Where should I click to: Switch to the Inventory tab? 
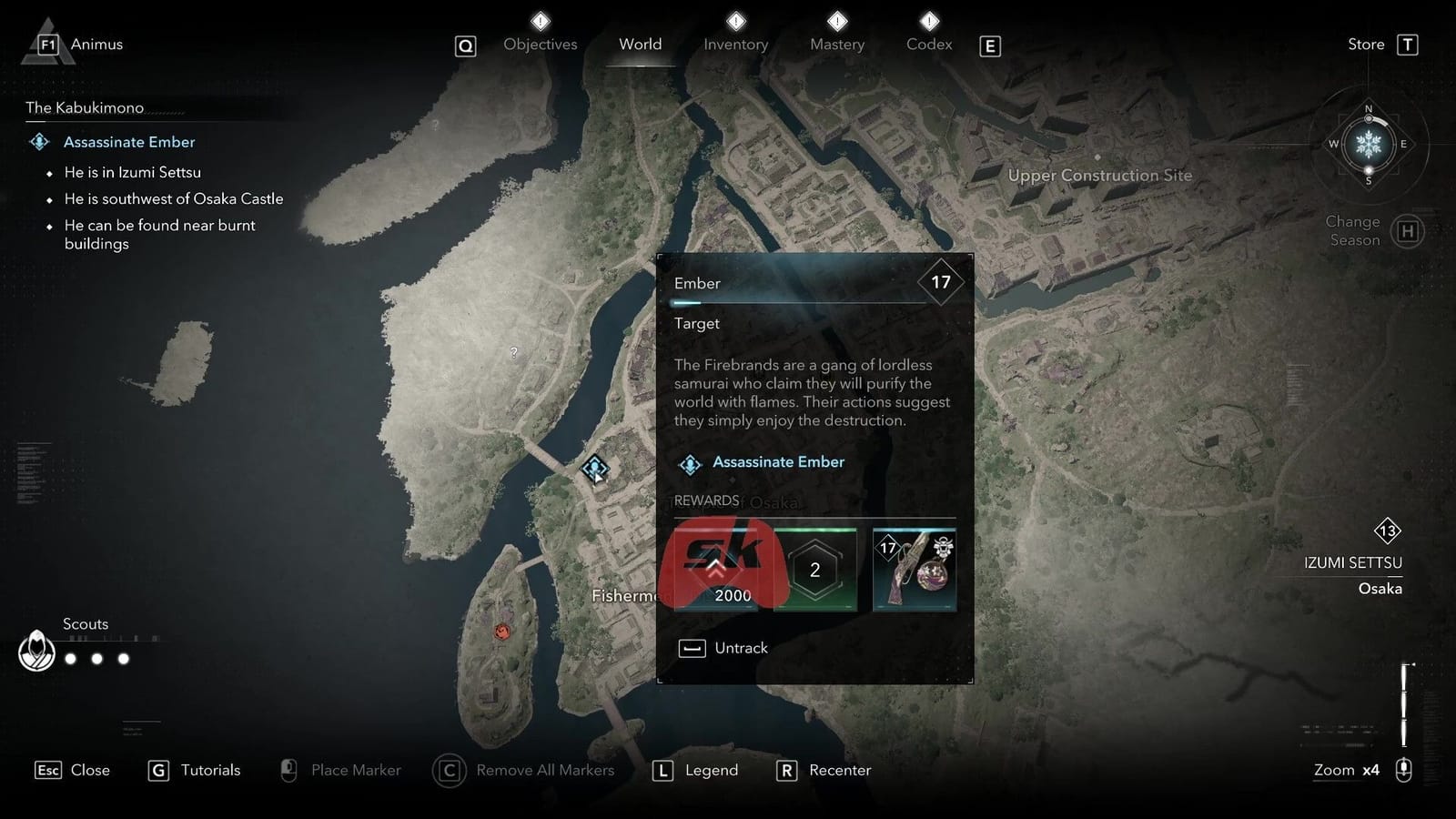pyautogui.click(x=735, y=44)
